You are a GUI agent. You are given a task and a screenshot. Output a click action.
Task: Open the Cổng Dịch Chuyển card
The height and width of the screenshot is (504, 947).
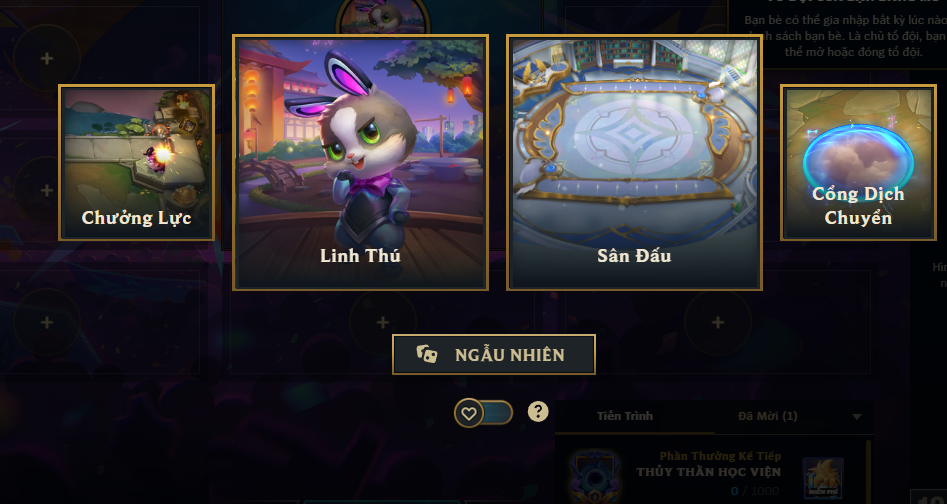(857, 162)
